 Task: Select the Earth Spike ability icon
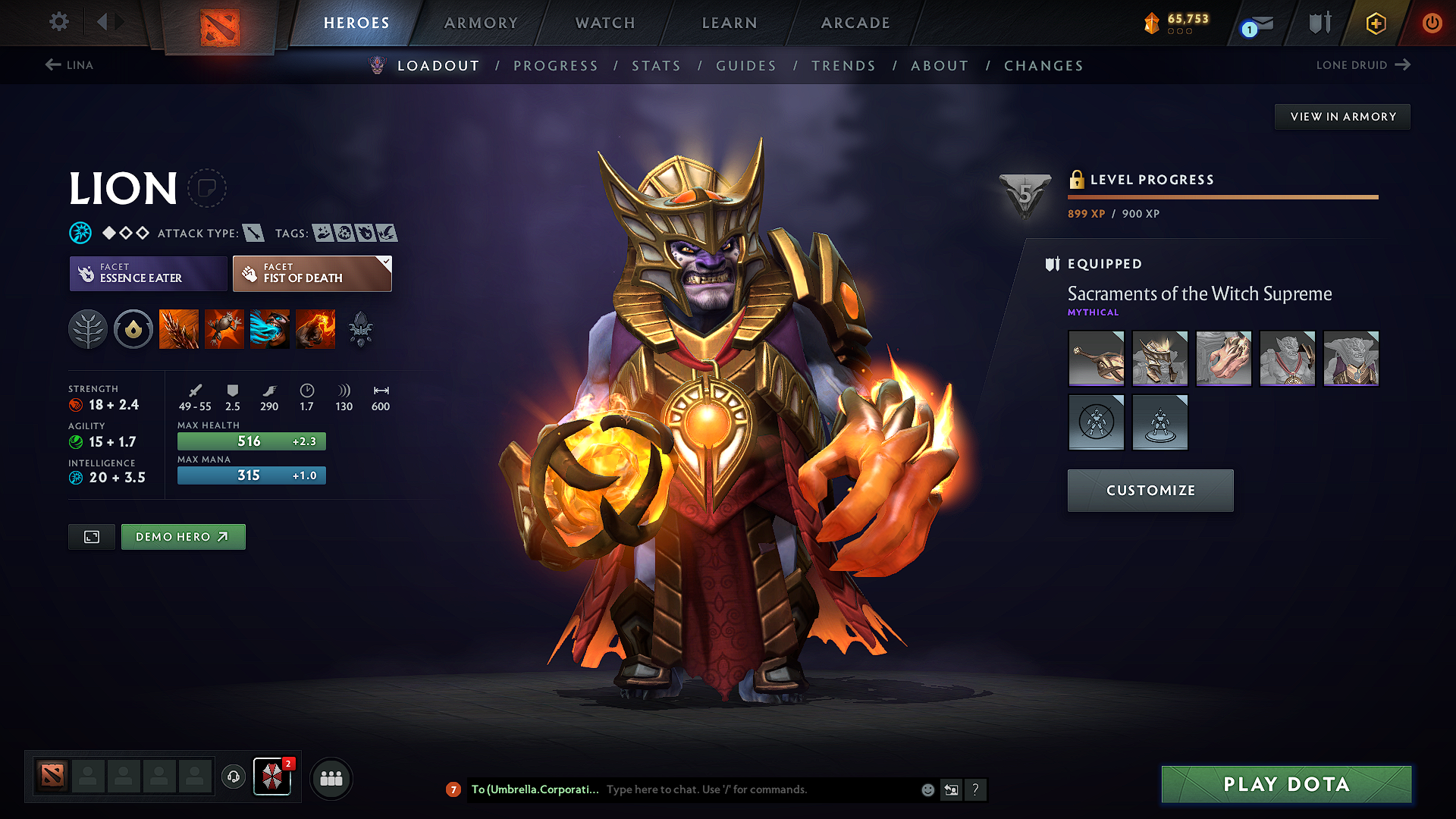click(179, 328)
